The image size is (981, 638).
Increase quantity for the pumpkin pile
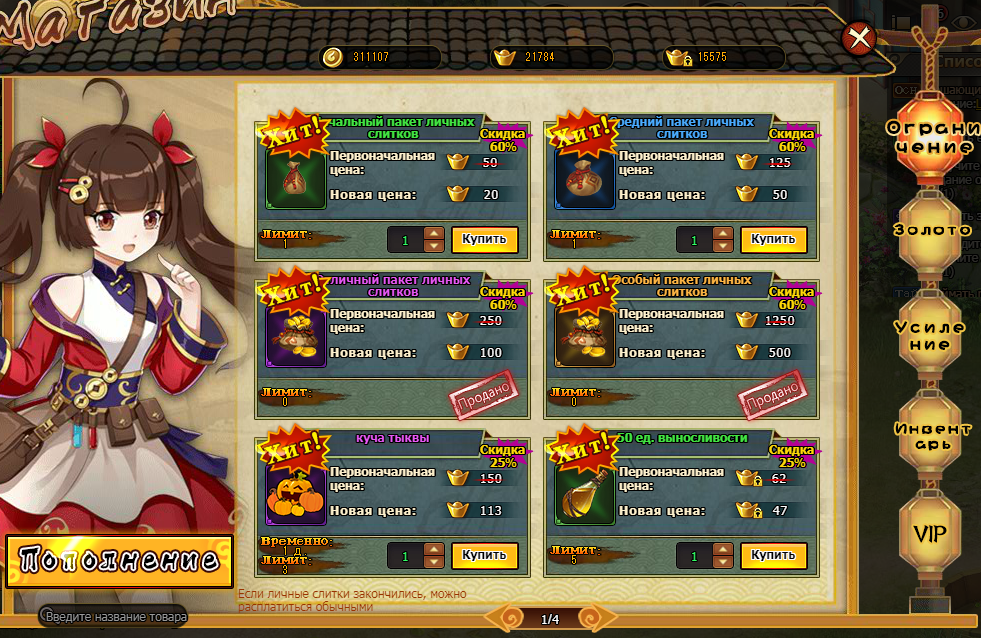(434, 549)
